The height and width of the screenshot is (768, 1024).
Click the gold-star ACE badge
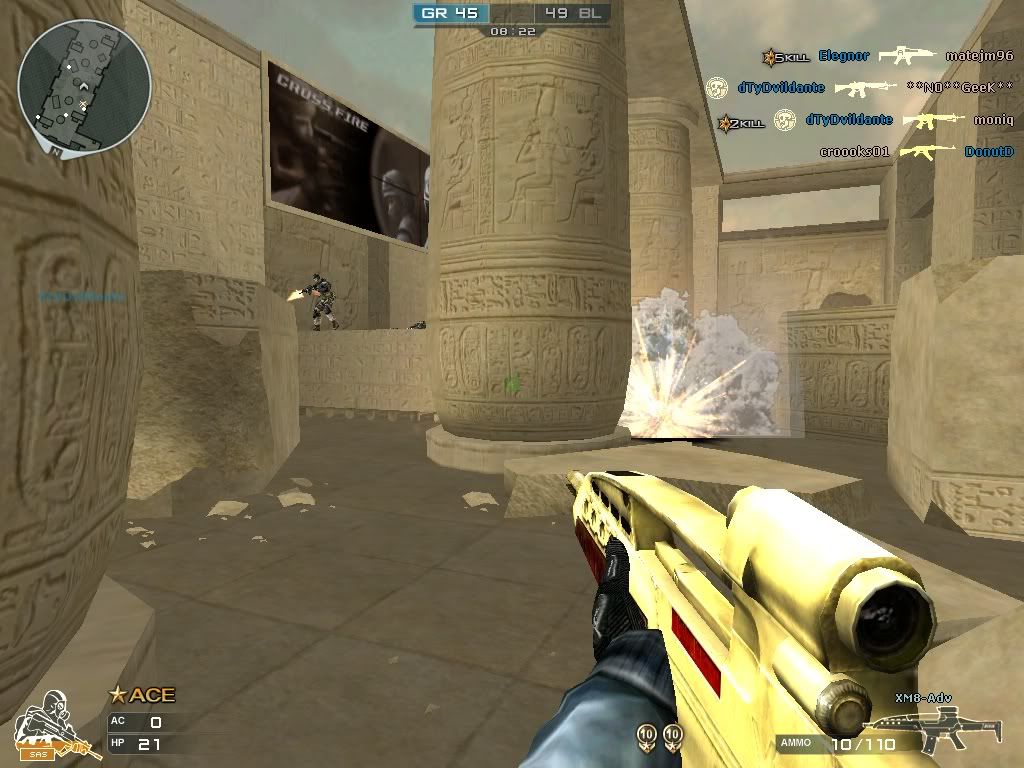pos(142,695)
